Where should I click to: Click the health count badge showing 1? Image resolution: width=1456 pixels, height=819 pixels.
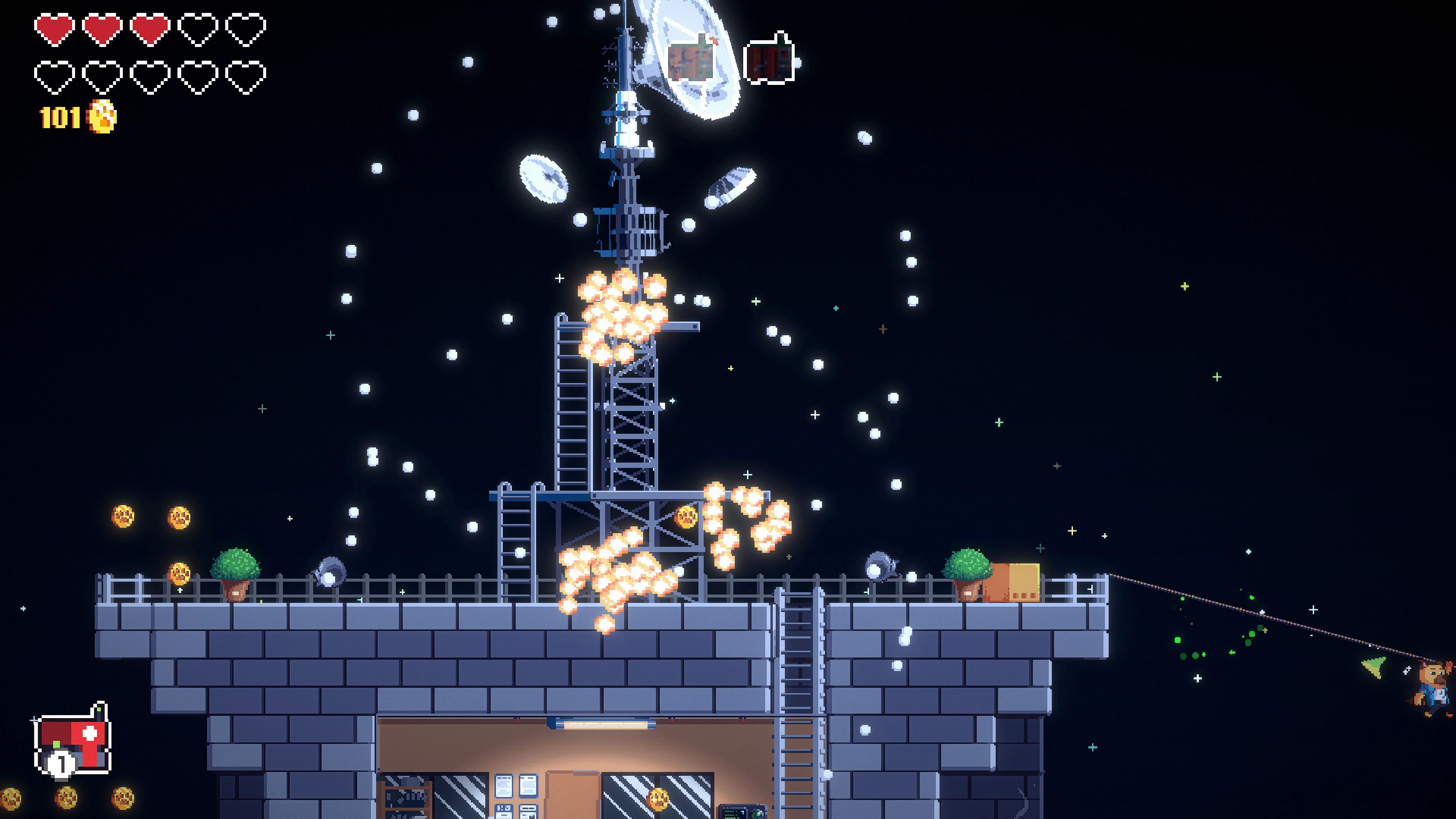(x=61, y=764)
